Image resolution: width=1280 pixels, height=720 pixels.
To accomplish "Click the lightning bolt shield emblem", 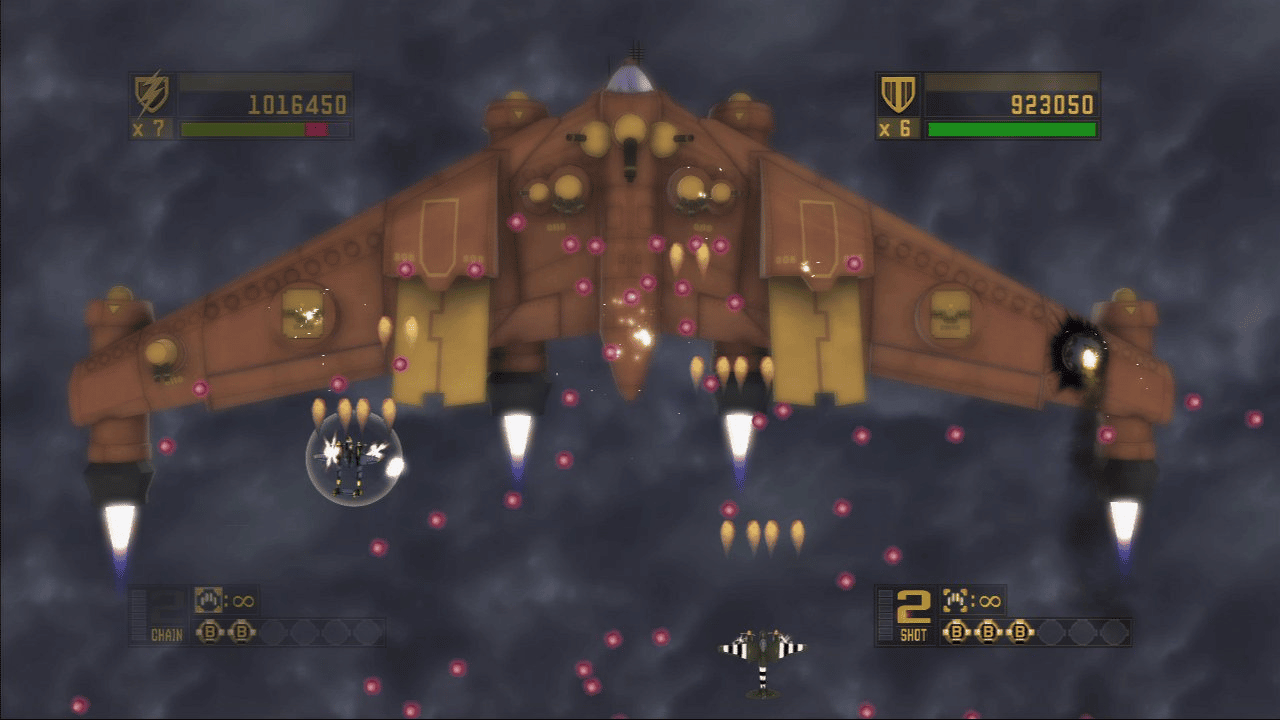I will point(152,95).
